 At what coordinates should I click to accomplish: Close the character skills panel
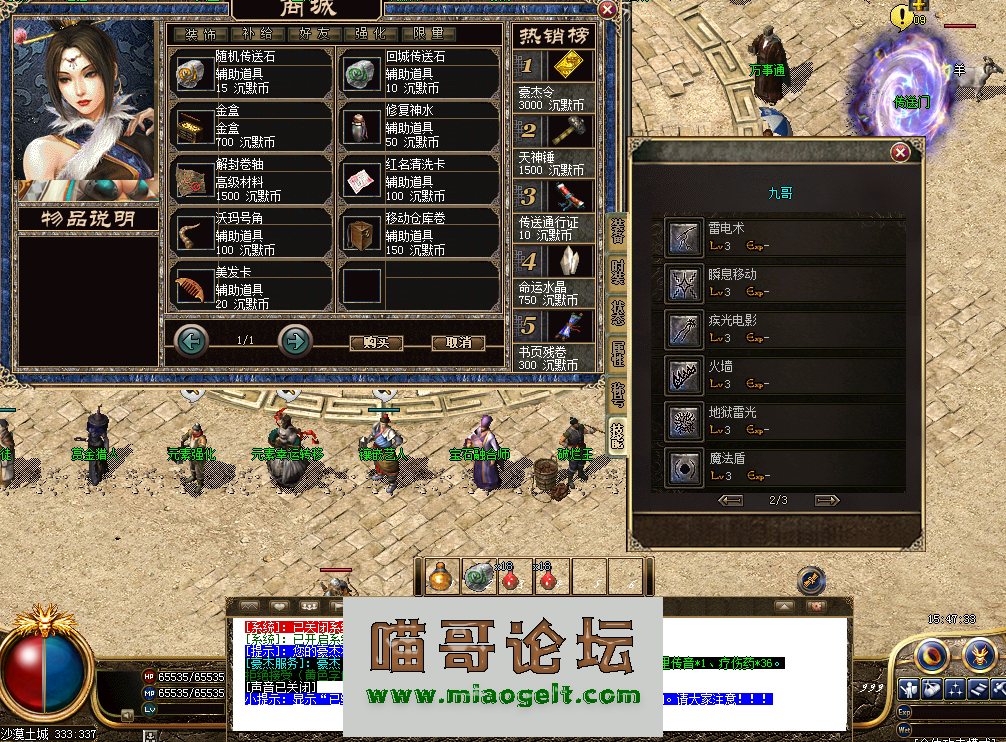[x=900, y=153]
